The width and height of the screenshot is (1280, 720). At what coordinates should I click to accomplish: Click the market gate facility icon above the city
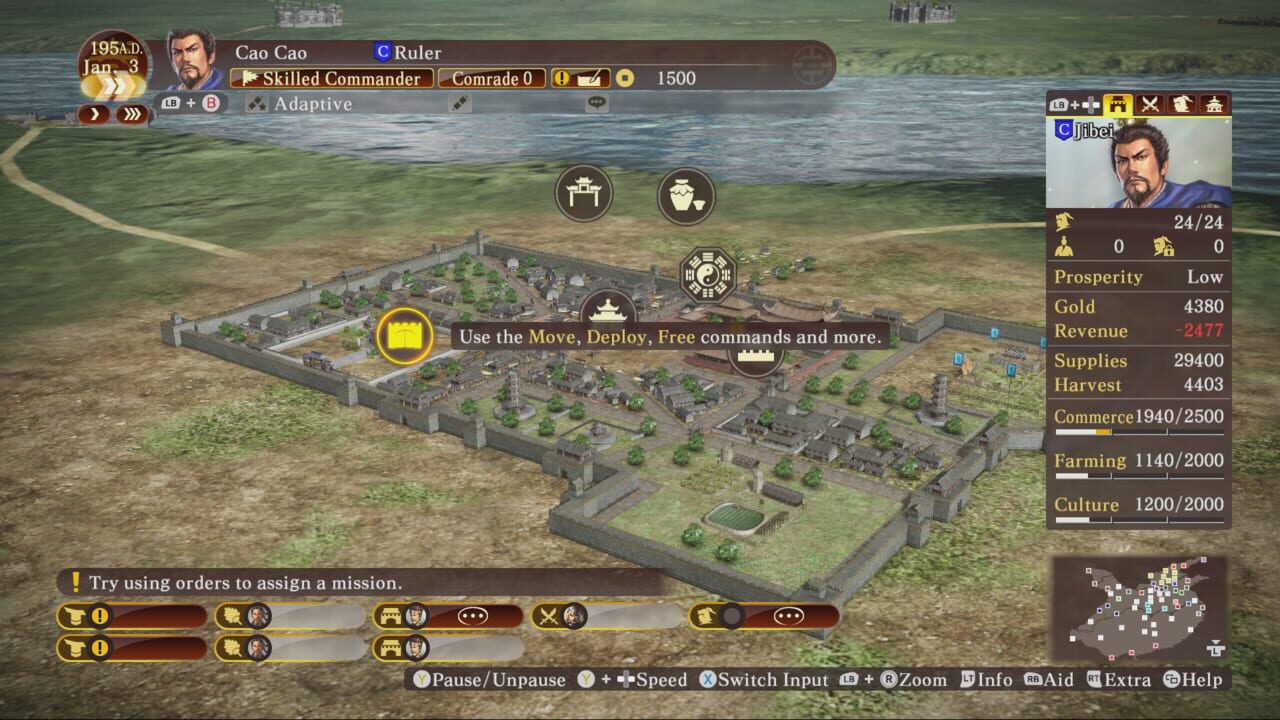tap(584, 193)
